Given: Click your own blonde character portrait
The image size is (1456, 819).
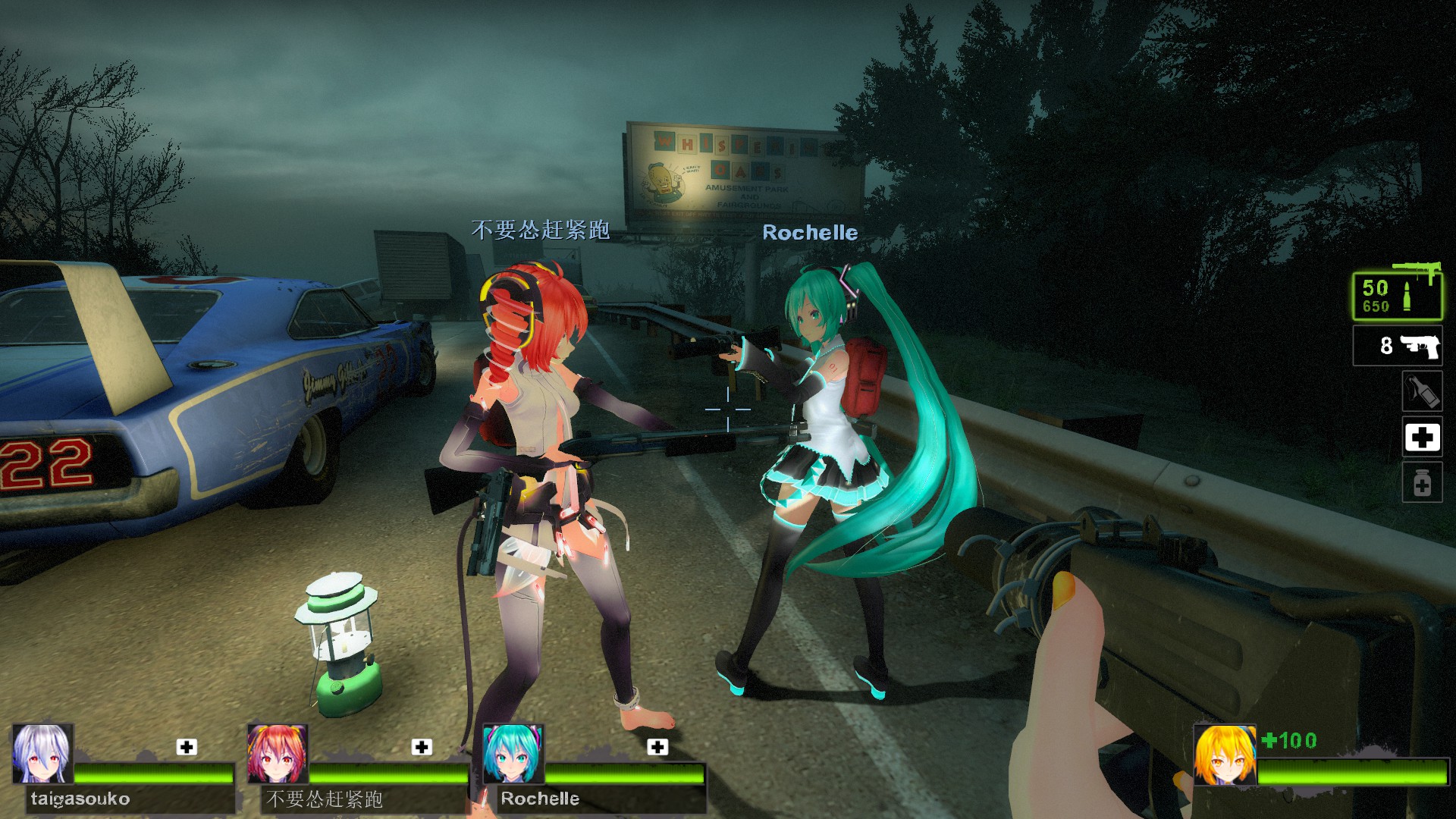Looking at the screenshot, I should coord(1224,754).
